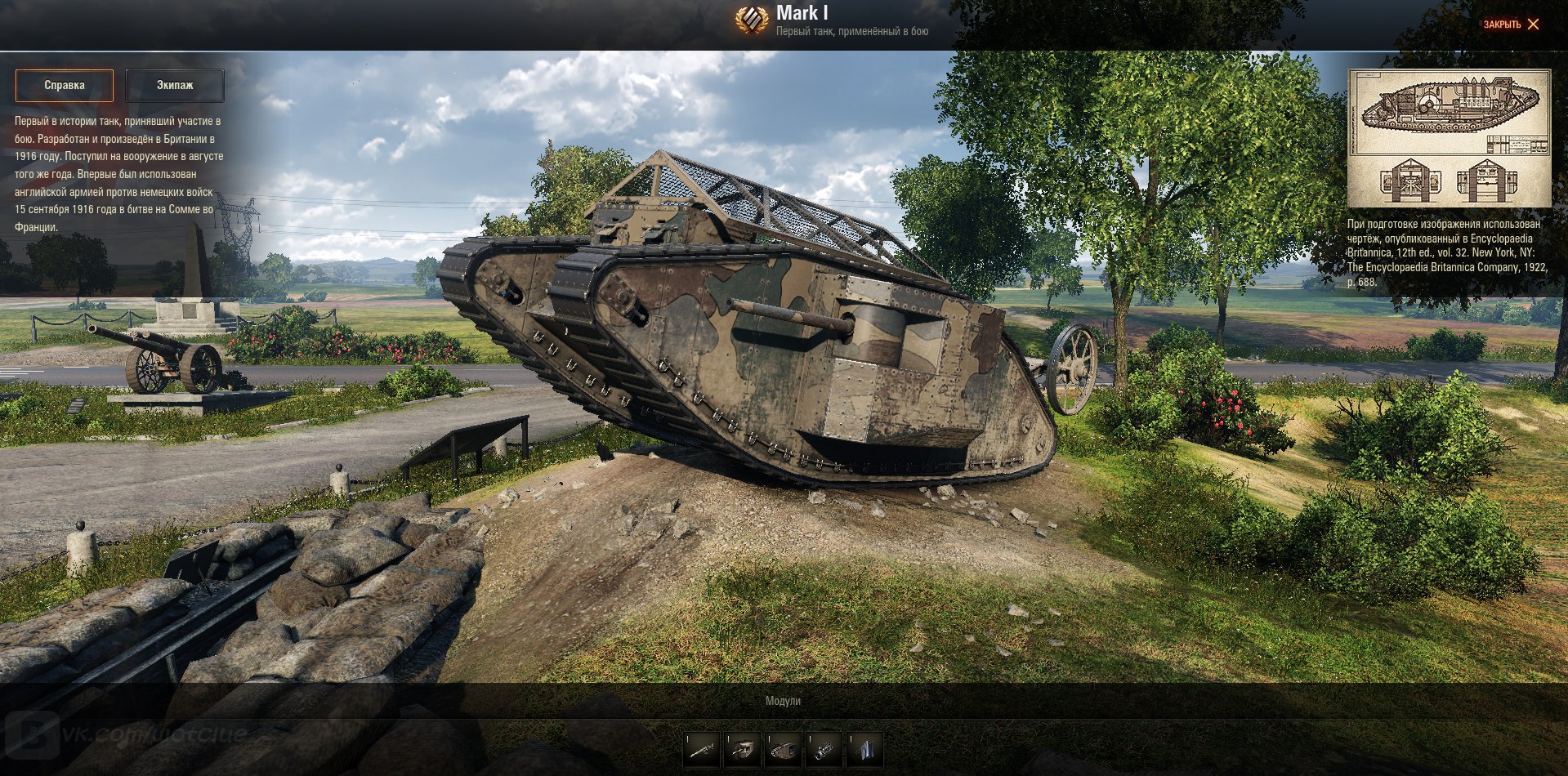Select the gun module icon

pos(702,749)
